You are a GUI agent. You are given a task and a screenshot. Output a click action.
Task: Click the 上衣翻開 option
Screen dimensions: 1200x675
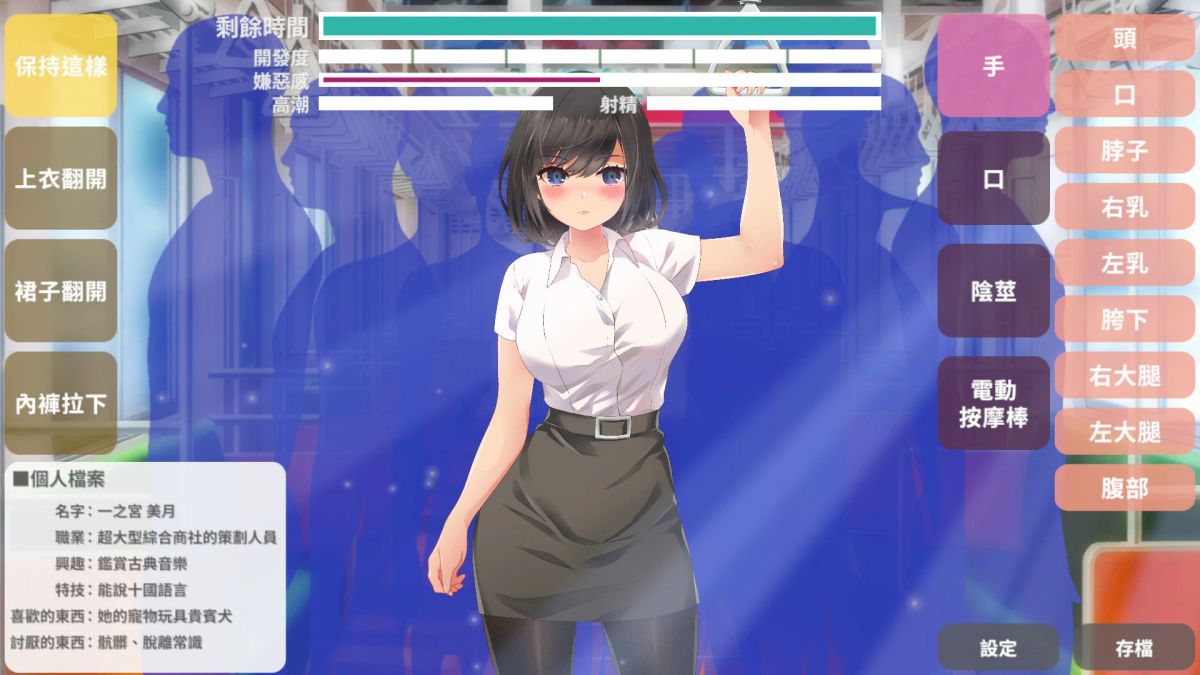(x=61, y=179)
